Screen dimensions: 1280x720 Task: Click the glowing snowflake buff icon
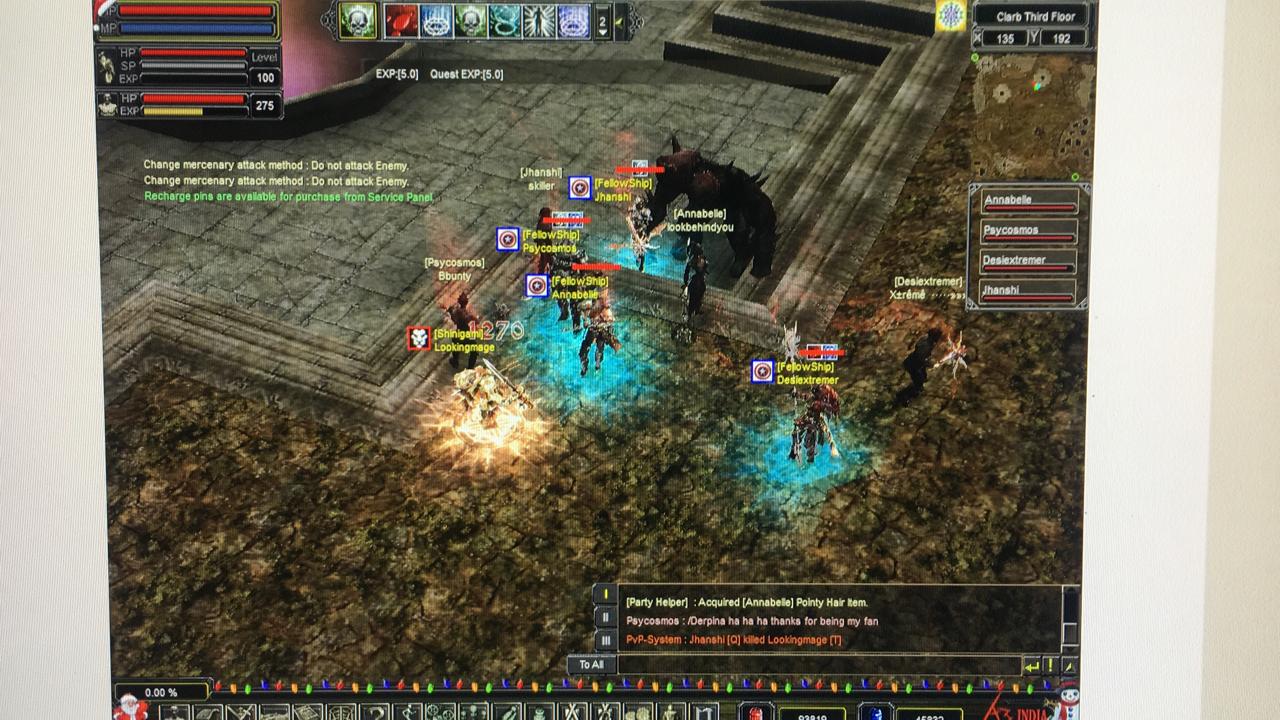tap(951, 15)
